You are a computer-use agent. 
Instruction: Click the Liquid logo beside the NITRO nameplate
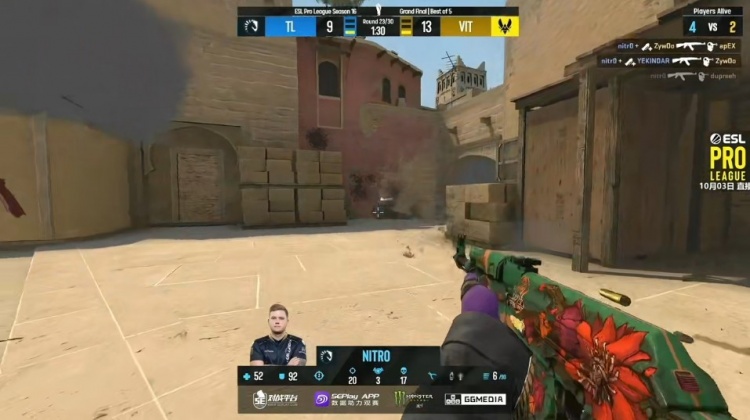(x=325, y=356)
